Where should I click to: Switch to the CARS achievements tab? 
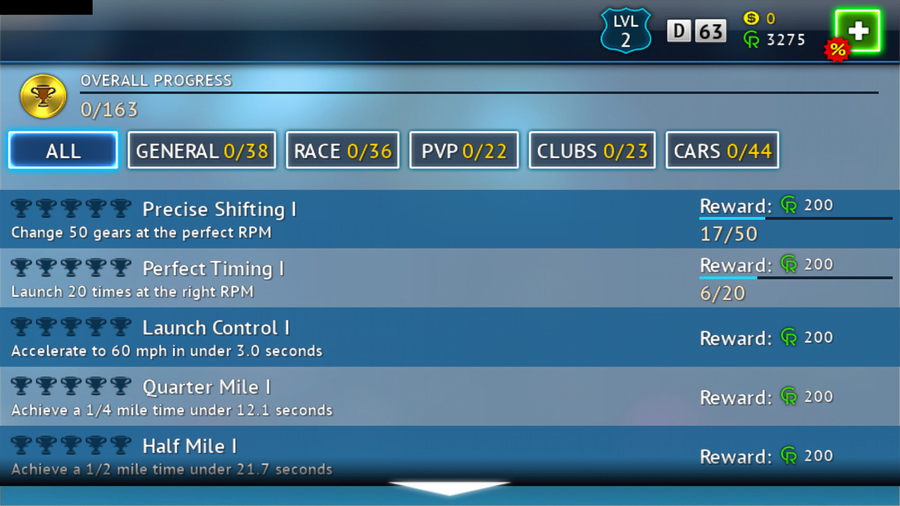722,151
